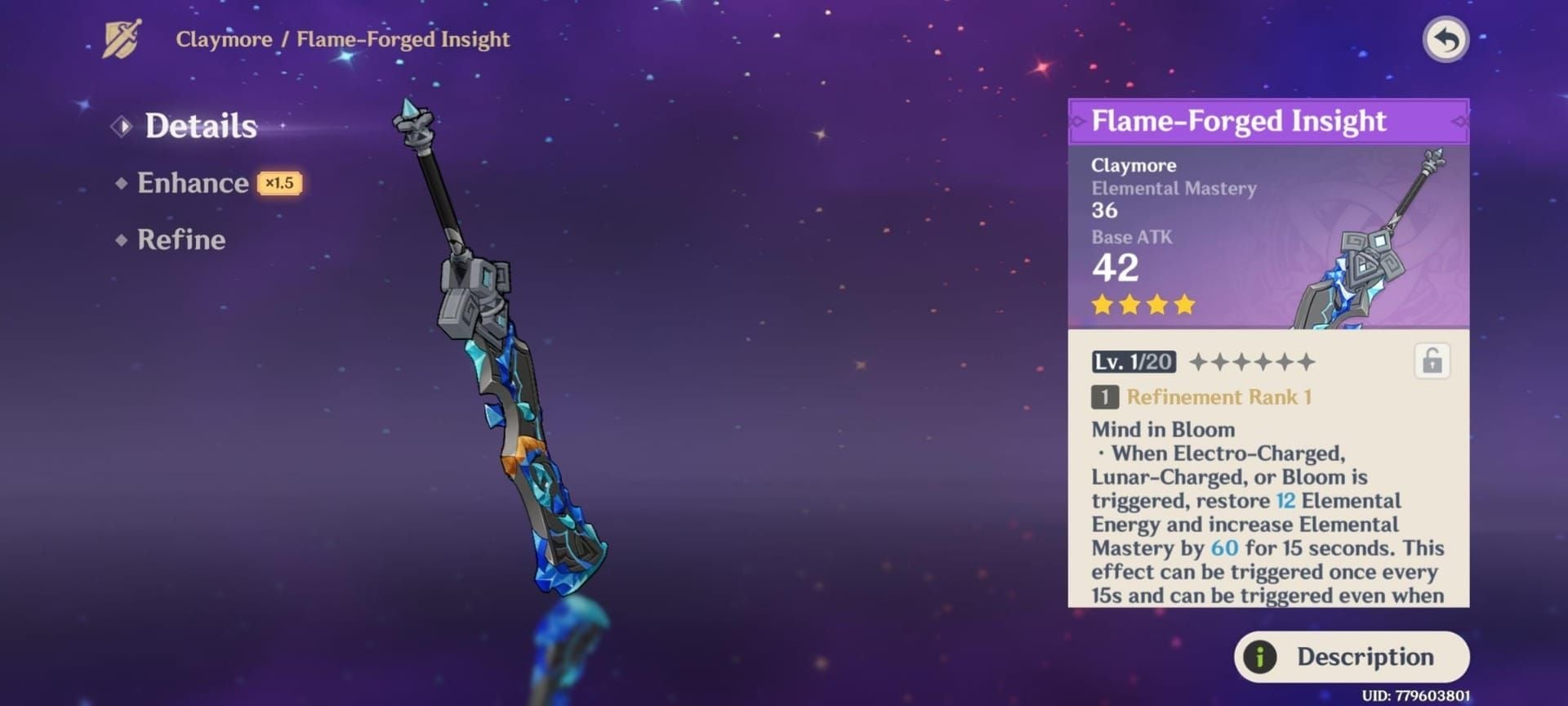Tap the diamond marker beside Details
Screen dimensions: 1568x706
click(121, 125)
